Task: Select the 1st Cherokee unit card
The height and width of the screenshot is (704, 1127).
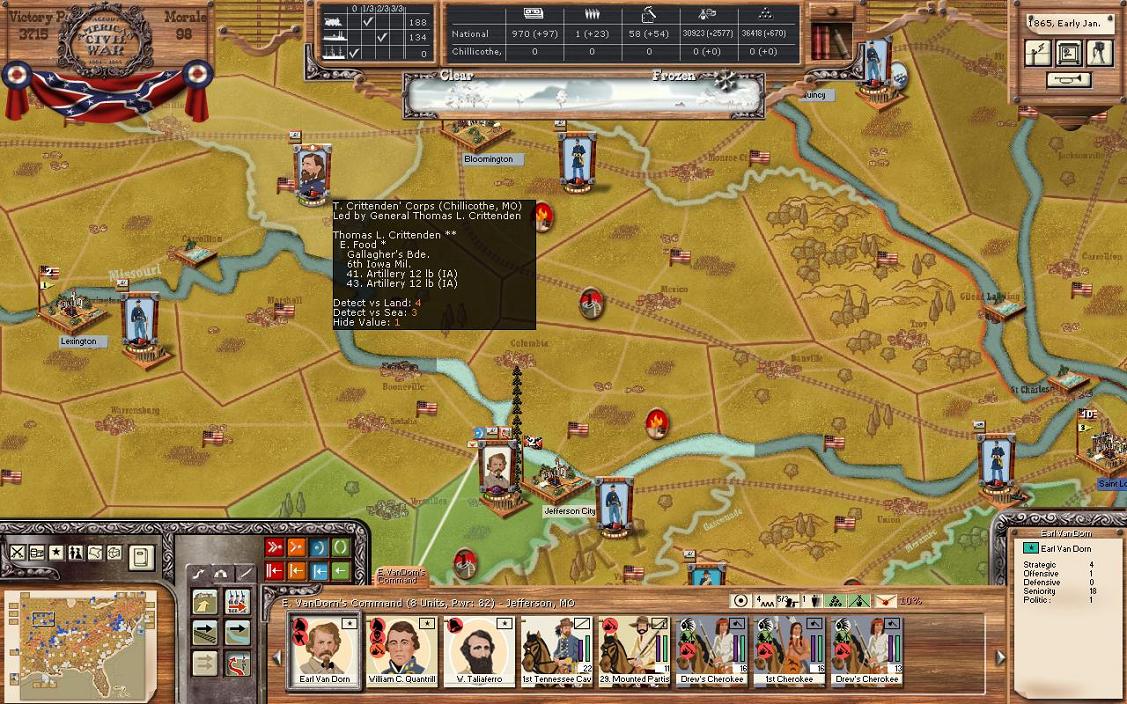Action: pos(787,648)
